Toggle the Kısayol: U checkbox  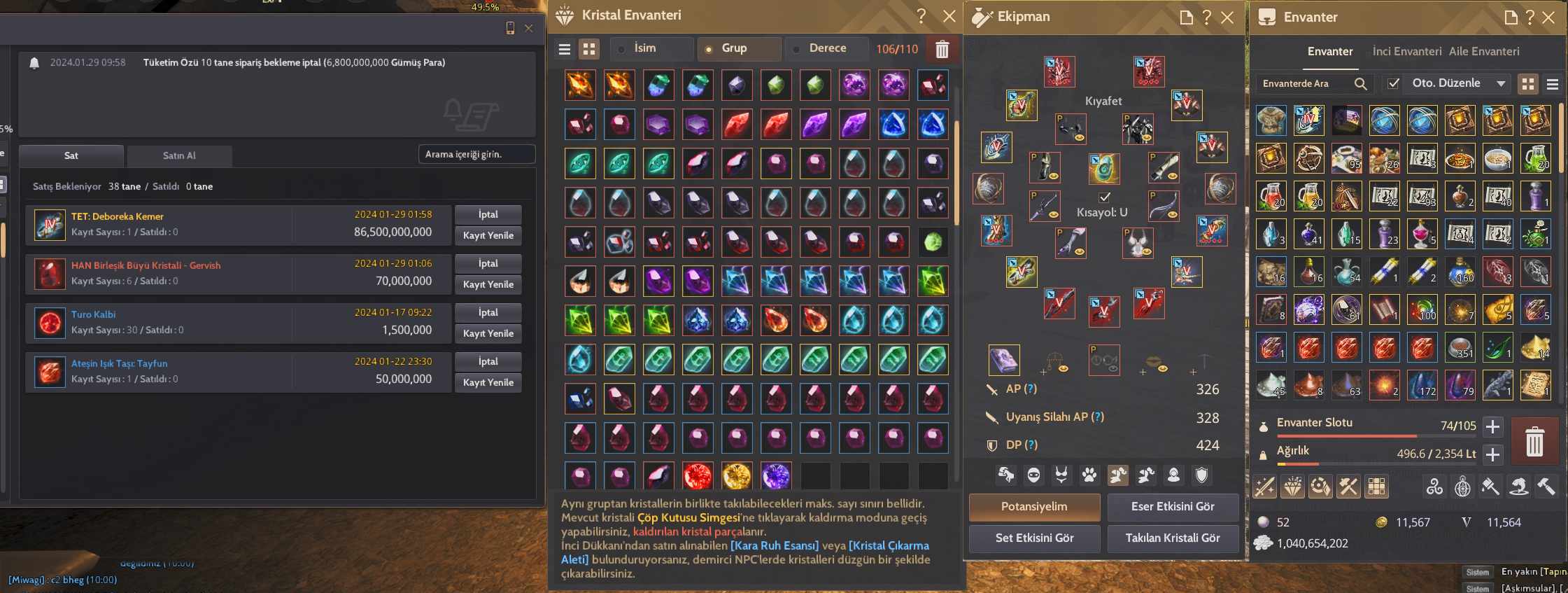pyautogui.click(x=1103, y=196)
